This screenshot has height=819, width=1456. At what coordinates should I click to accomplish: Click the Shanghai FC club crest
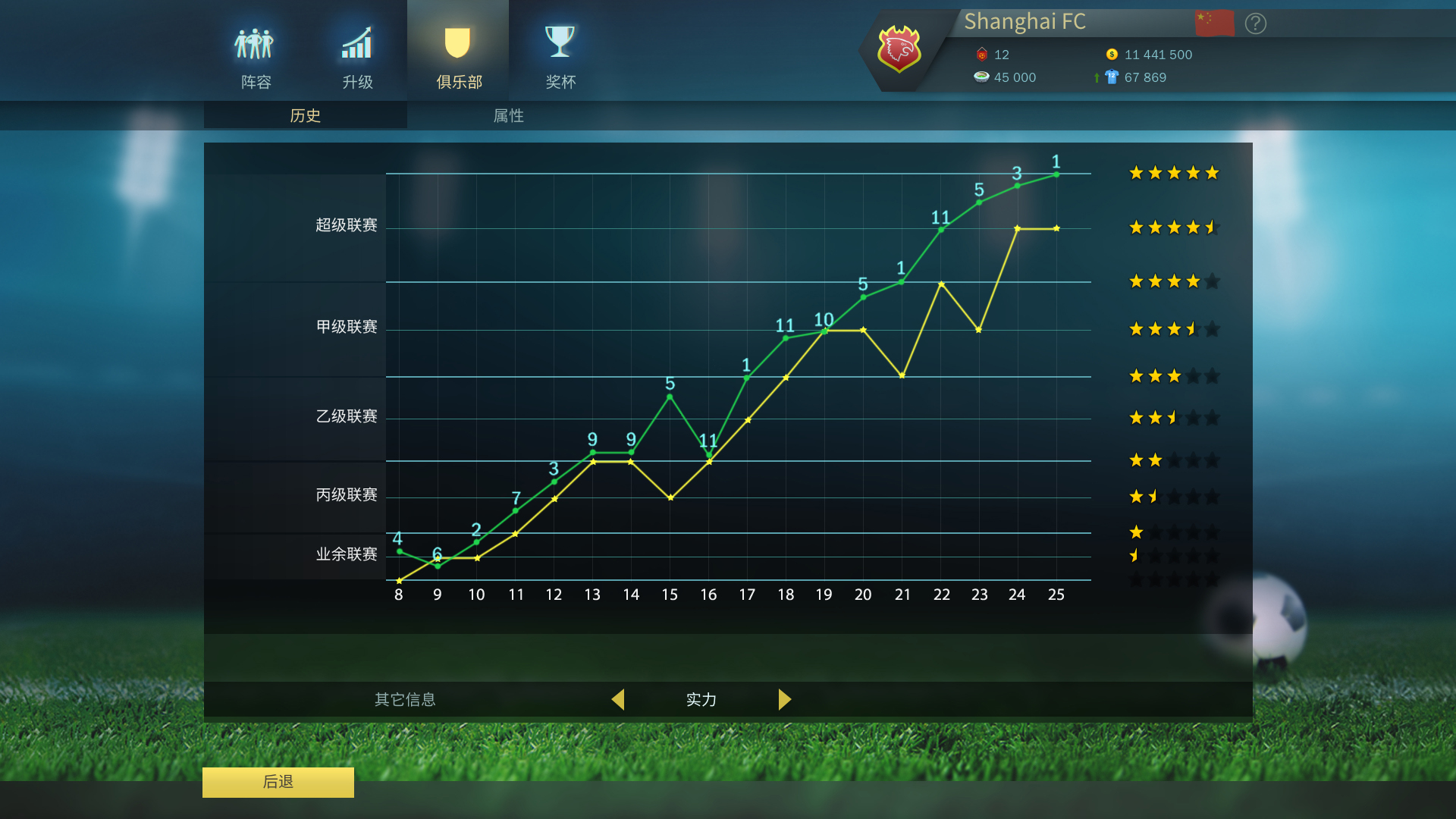(x=899, y=49)
